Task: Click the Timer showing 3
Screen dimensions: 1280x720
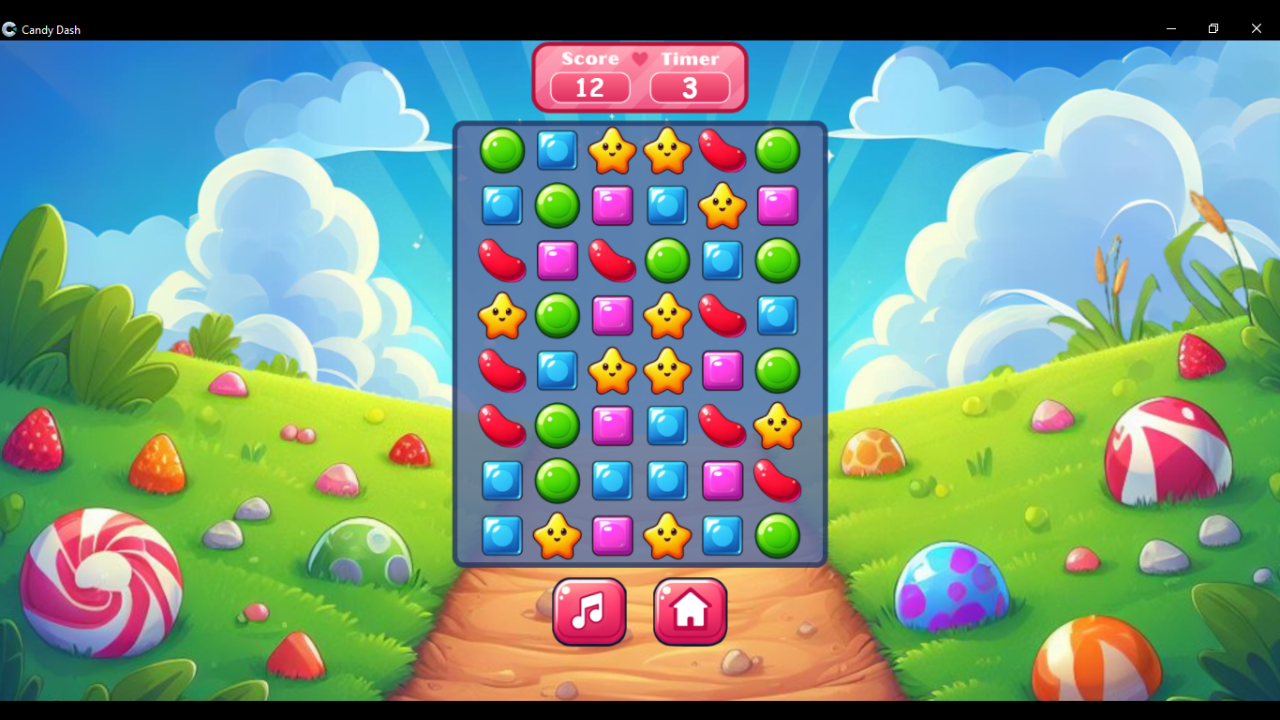Action: pos(689,88)
